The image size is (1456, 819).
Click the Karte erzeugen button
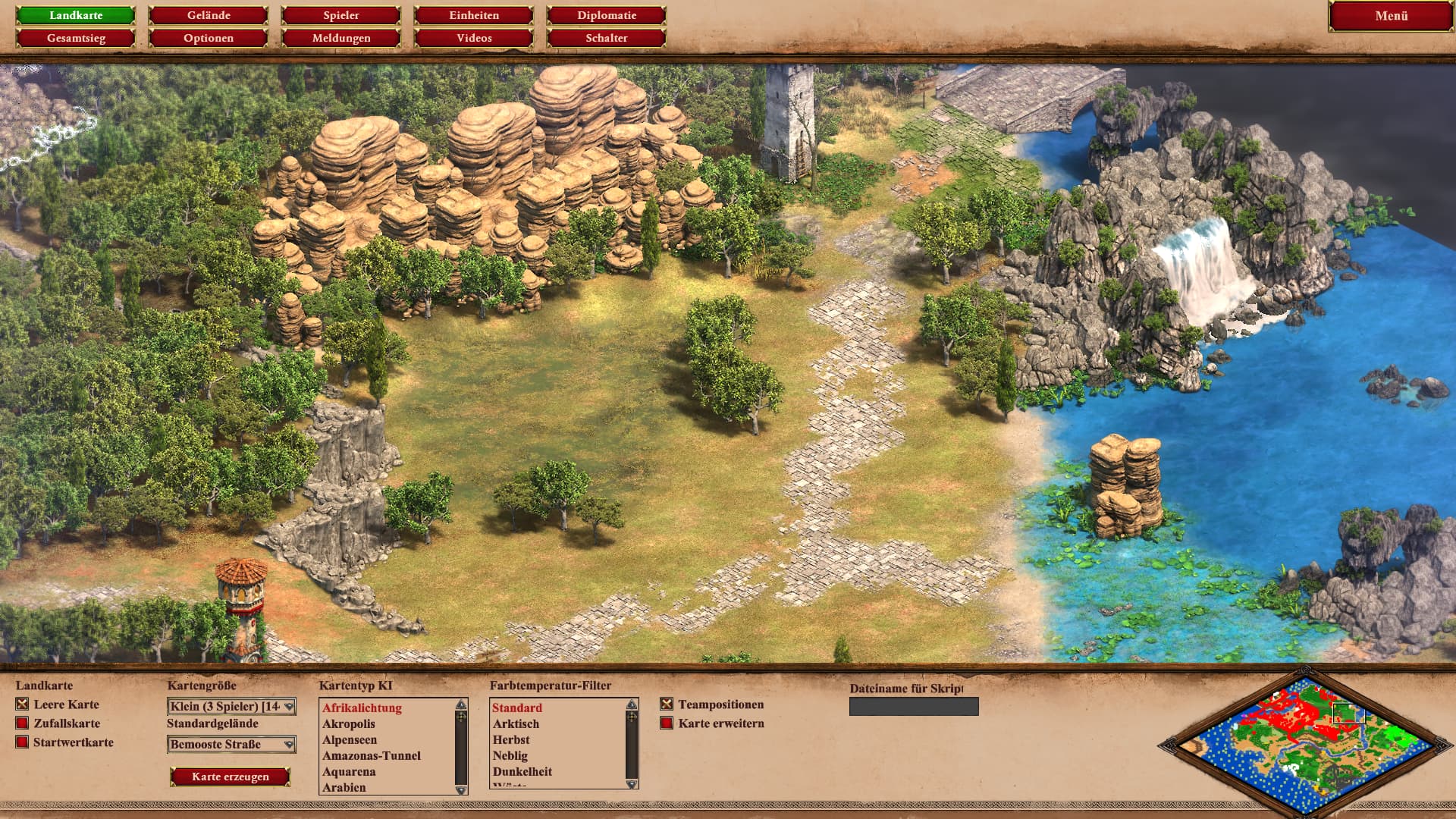pos(231,777)
